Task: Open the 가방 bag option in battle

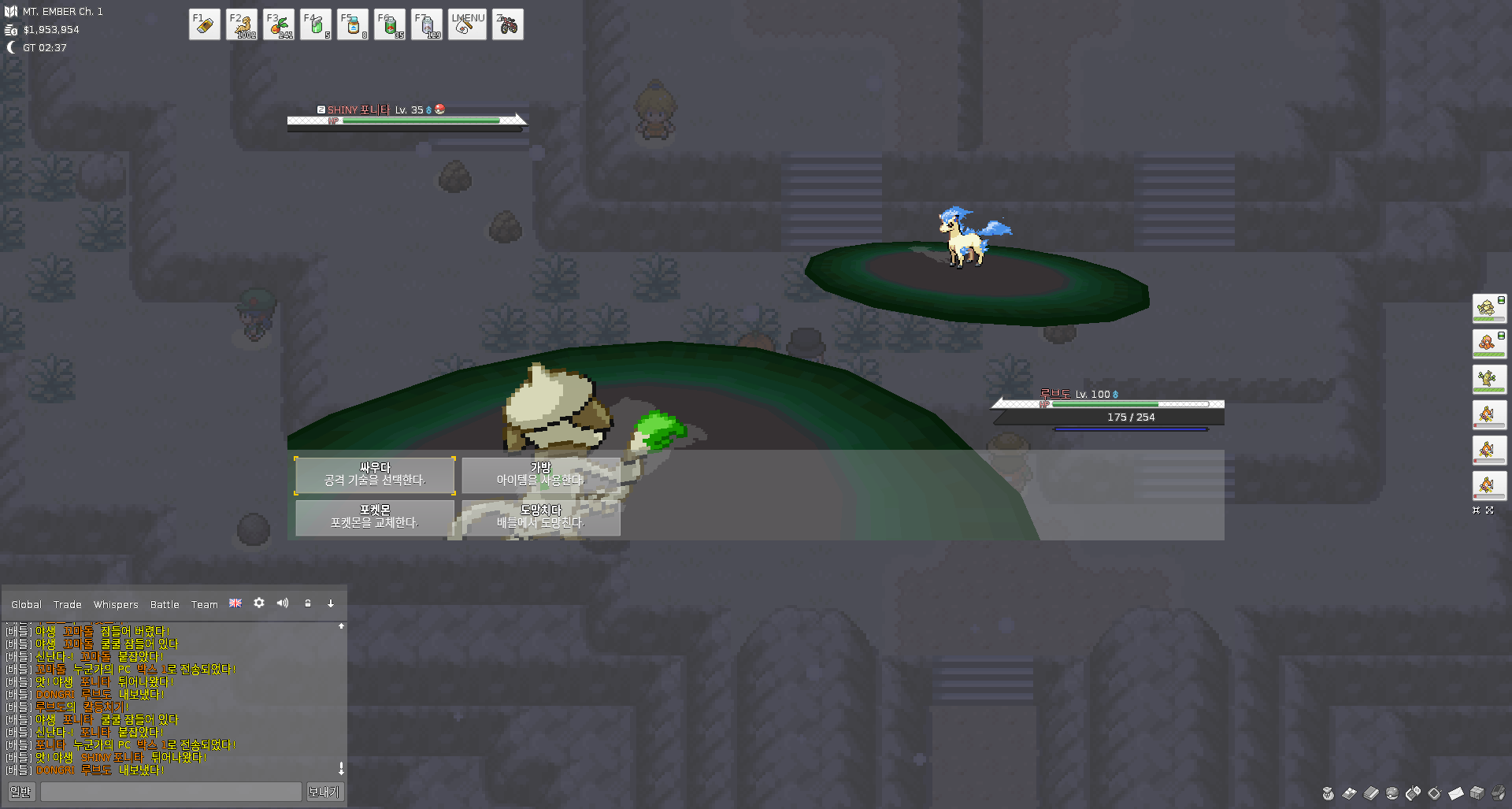Action: click(540, 475)
